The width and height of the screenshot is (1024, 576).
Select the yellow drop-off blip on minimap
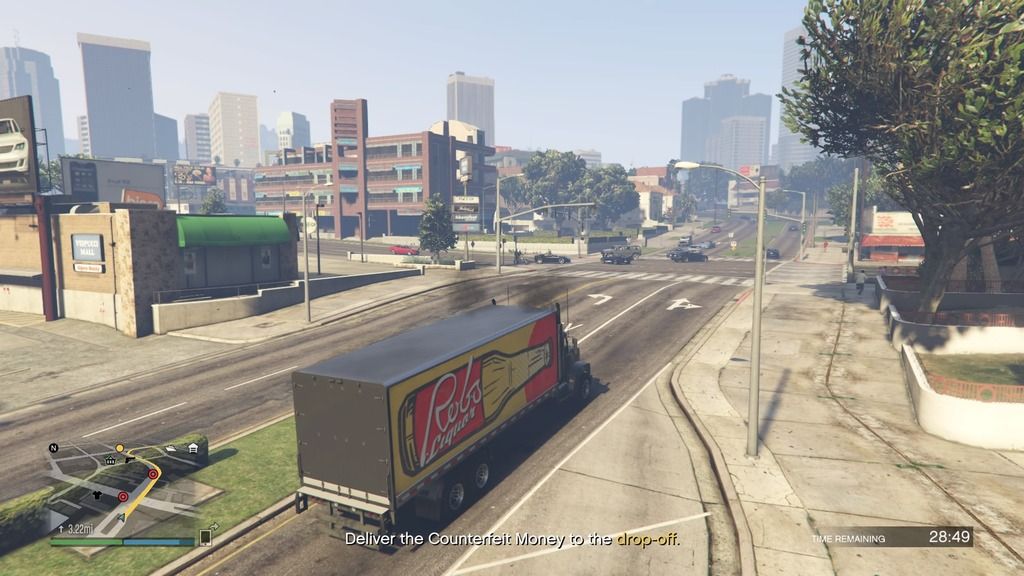coord(119,448)
